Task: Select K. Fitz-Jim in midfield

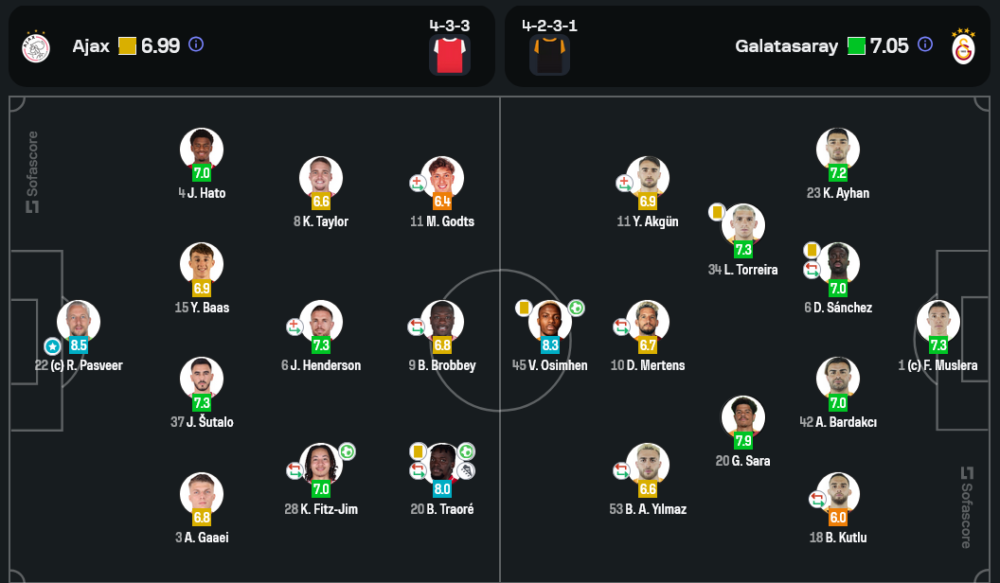Action: pyautogui.click(x=321, y=466)
